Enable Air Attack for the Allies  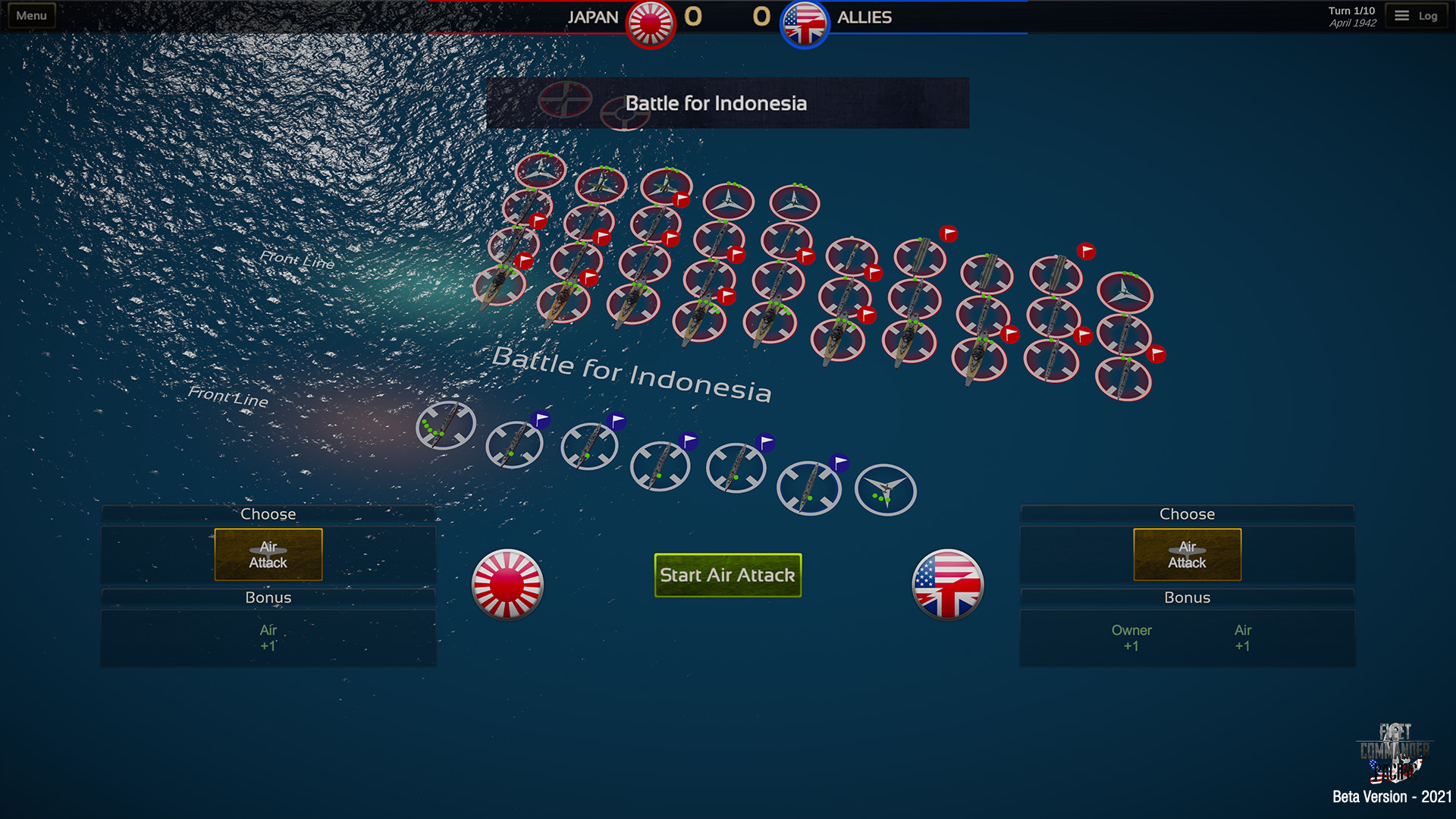click(x=1186, y=554)
